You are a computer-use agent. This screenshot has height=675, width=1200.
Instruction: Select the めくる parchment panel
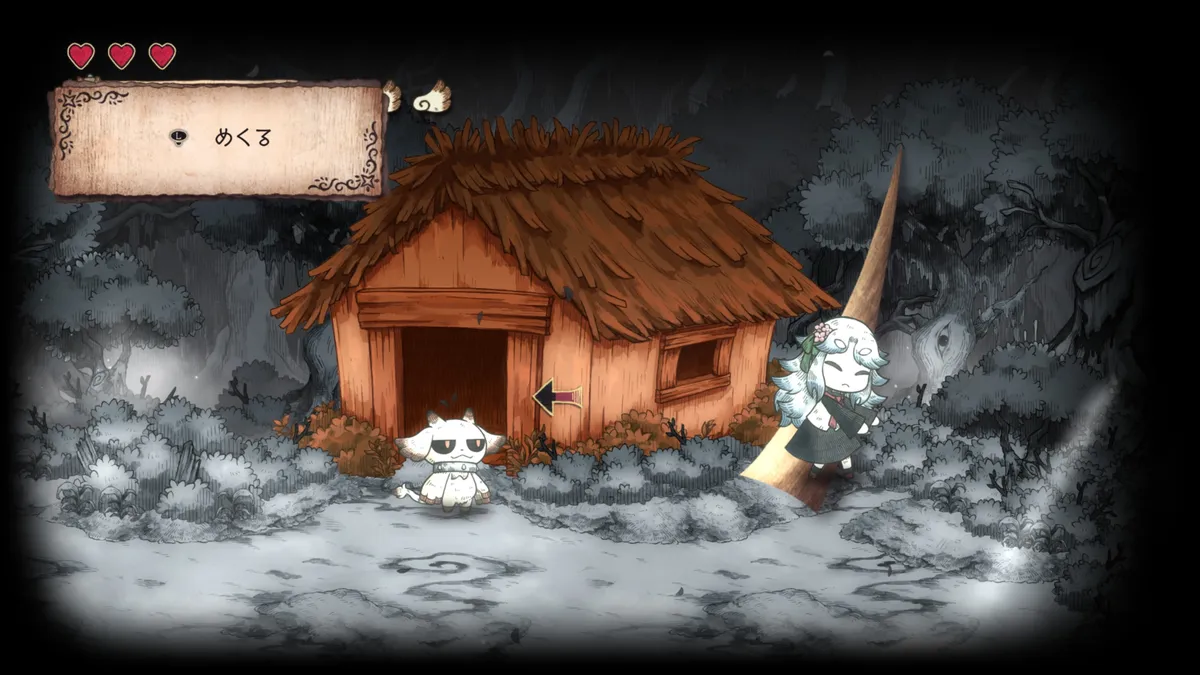click(218, 139)
